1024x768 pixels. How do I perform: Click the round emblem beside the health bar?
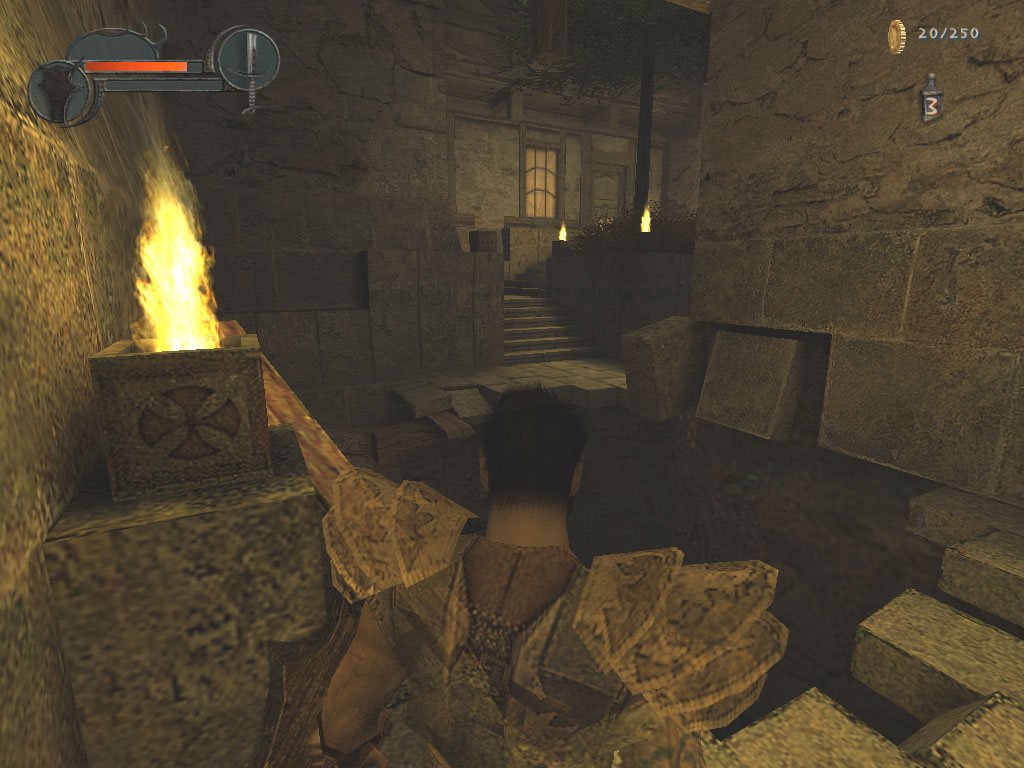(60, 92)
